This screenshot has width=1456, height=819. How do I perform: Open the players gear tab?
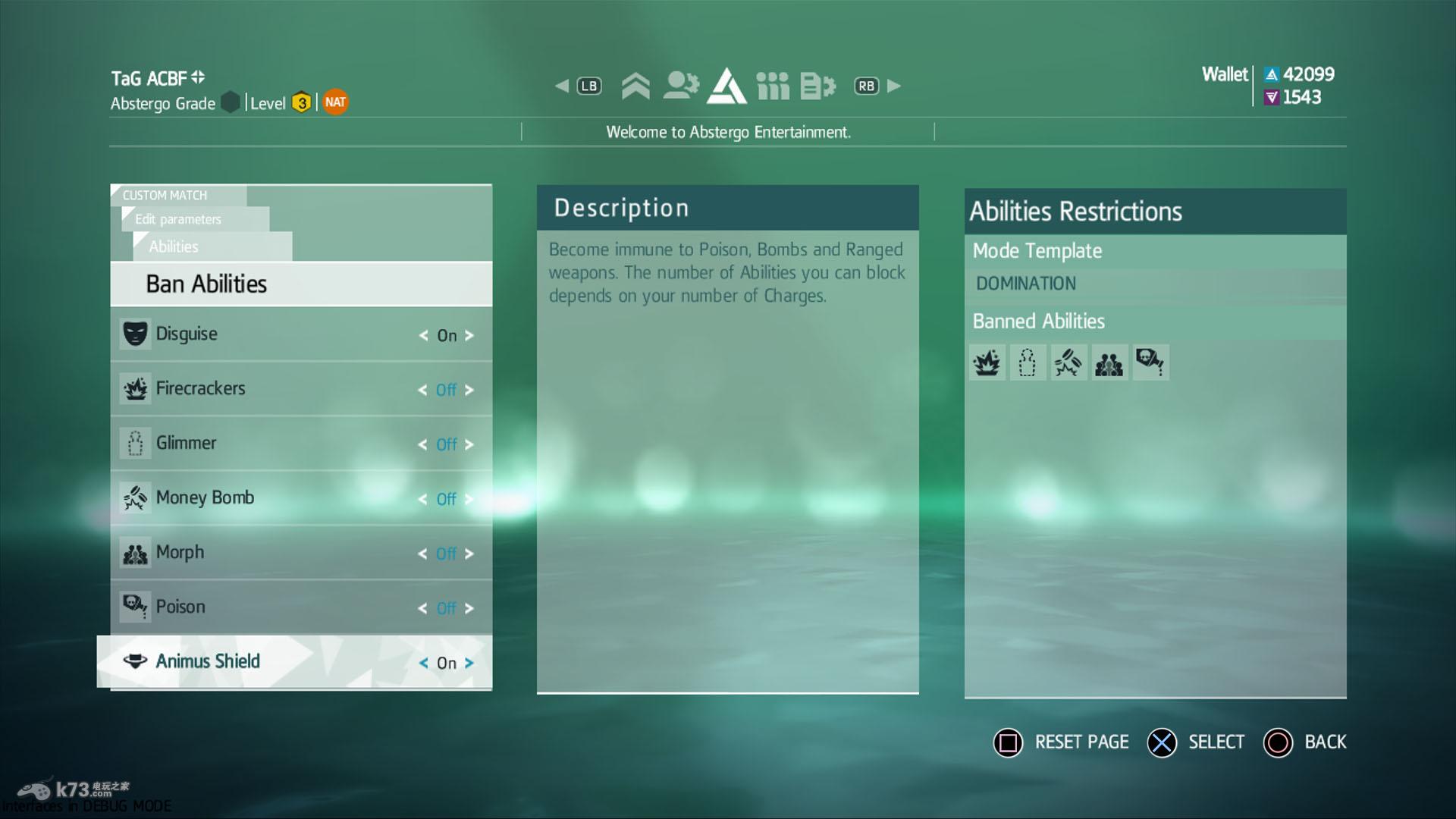pyautogui.click(x=681, y=86)
